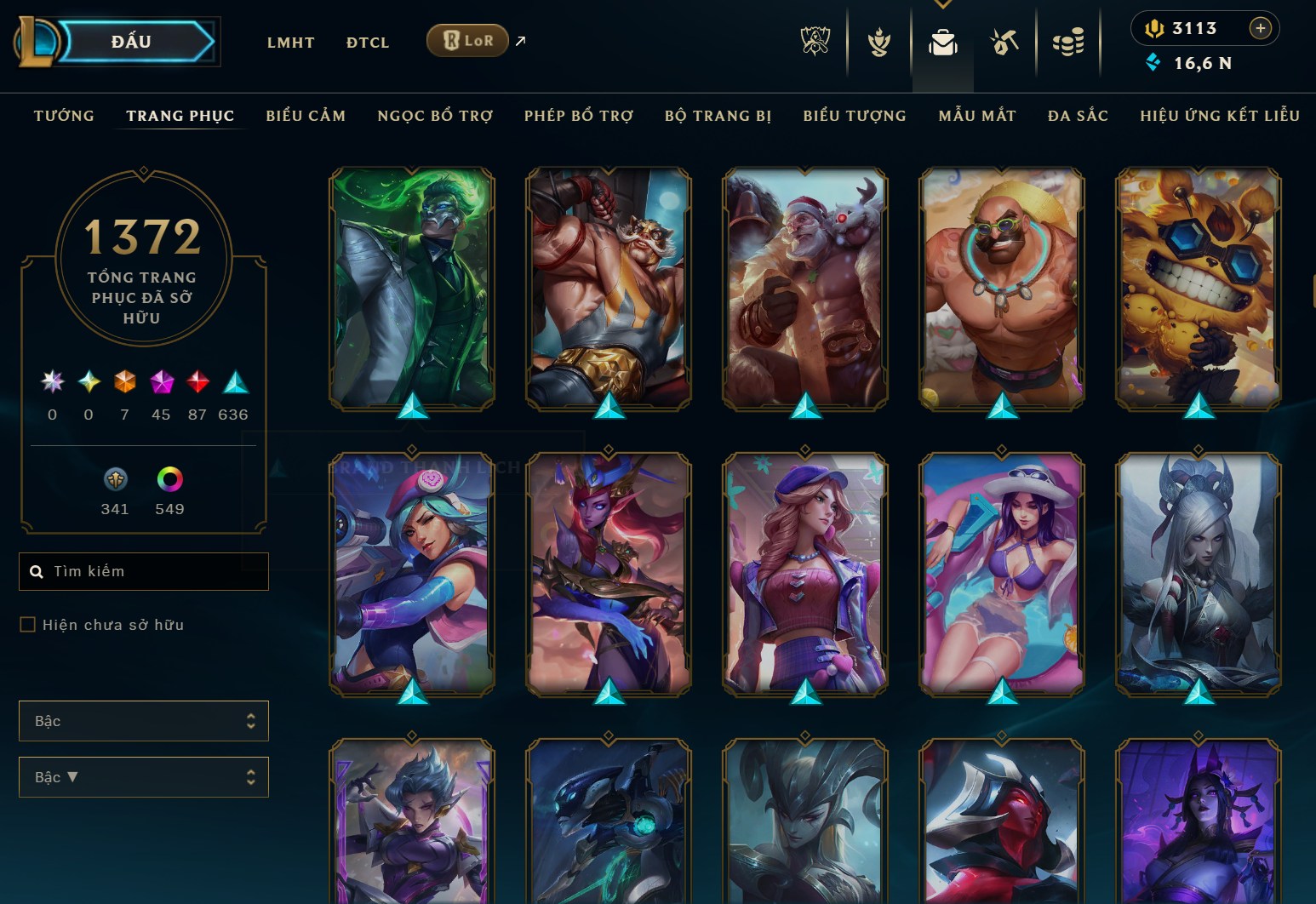This screenshot has width=1316, height=904.
Task: Click the gold chevron above the Collection icon
Action: [942, 5]
